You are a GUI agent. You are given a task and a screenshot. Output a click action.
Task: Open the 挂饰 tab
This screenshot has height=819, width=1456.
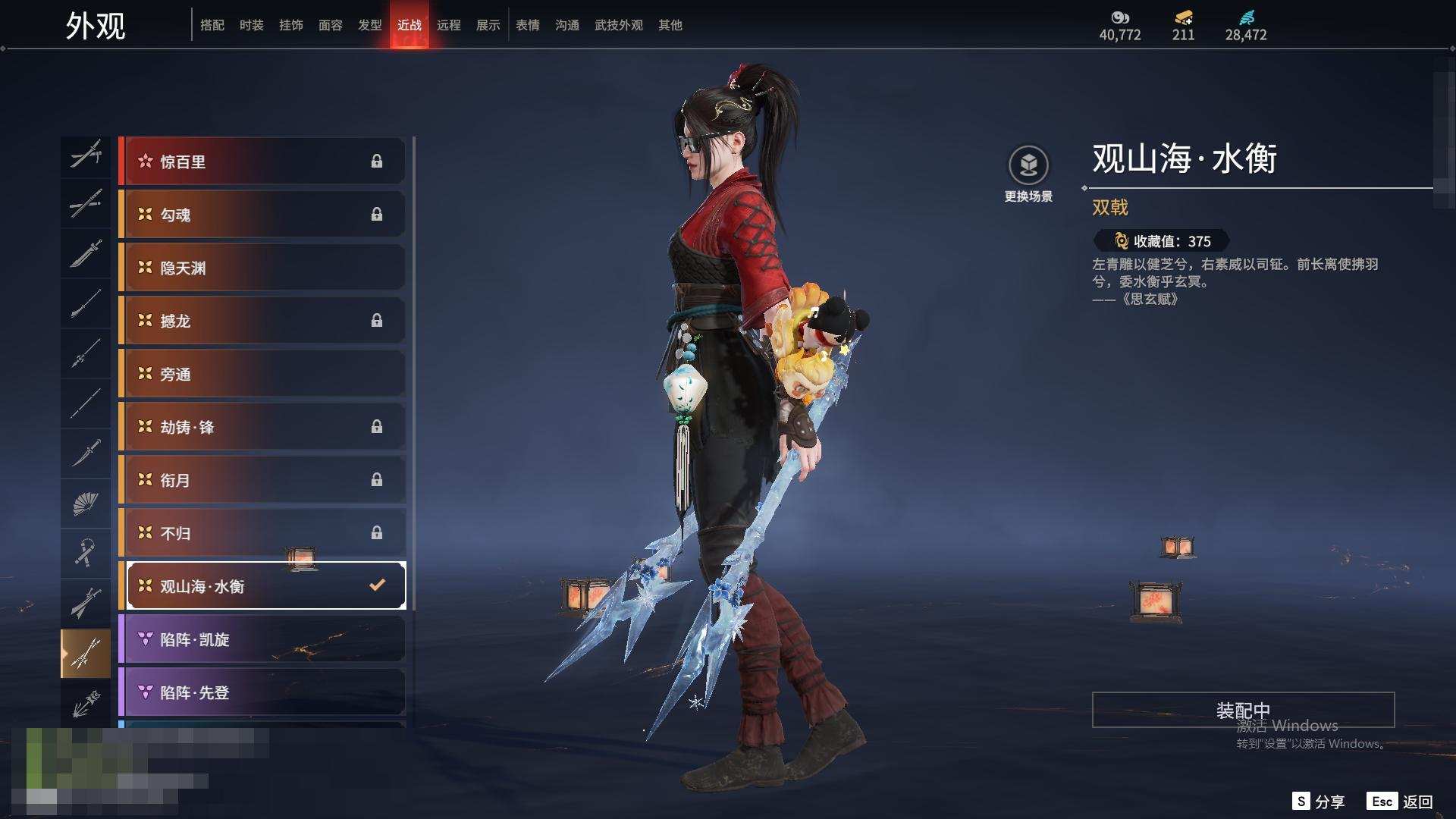point(290,25)
